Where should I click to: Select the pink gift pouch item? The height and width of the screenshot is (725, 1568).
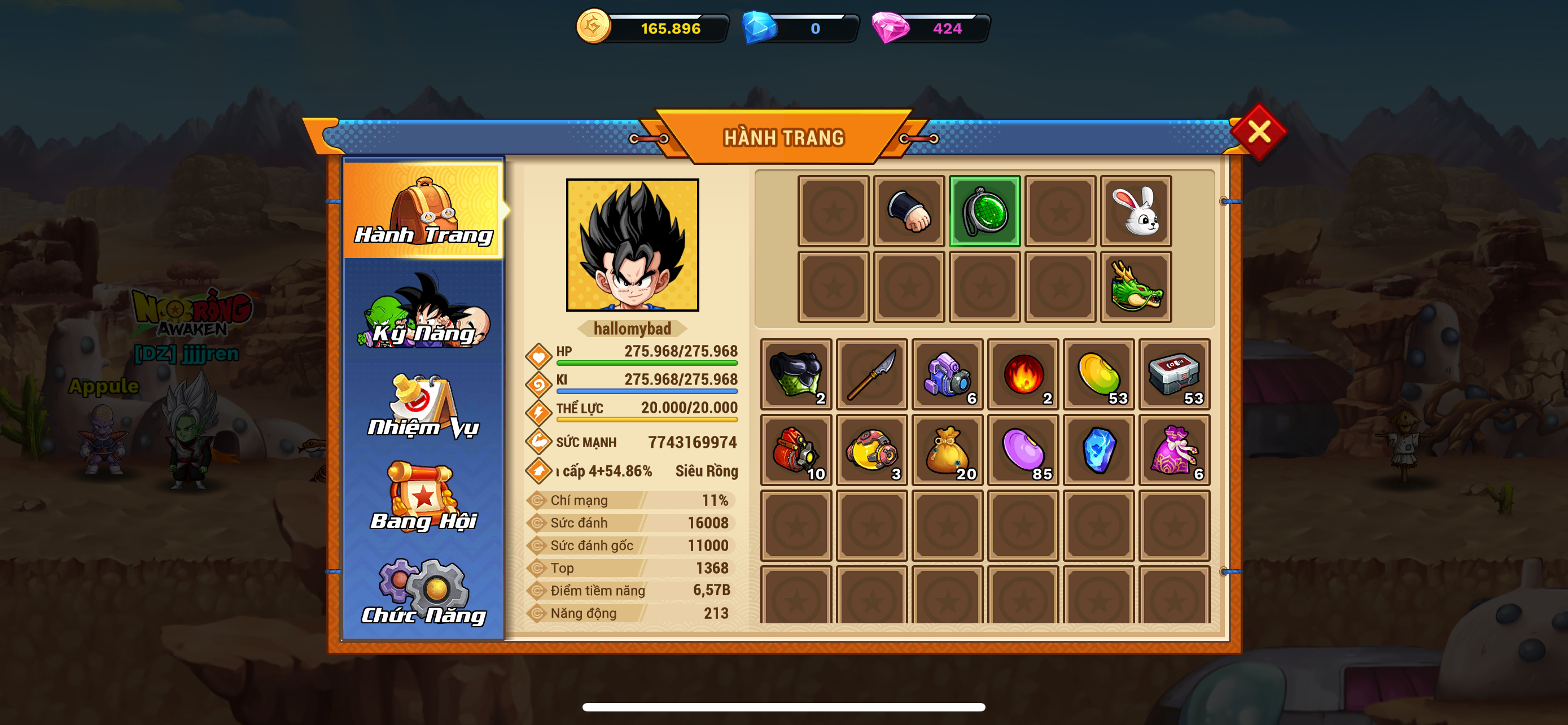(1174, 450)
